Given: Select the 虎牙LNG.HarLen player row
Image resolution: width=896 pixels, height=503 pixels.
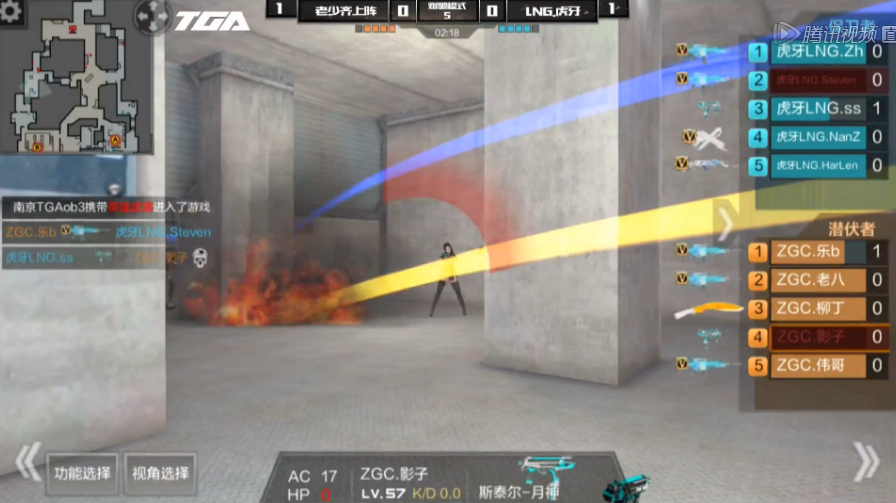Looking at the screenshot, I should 817,165.
